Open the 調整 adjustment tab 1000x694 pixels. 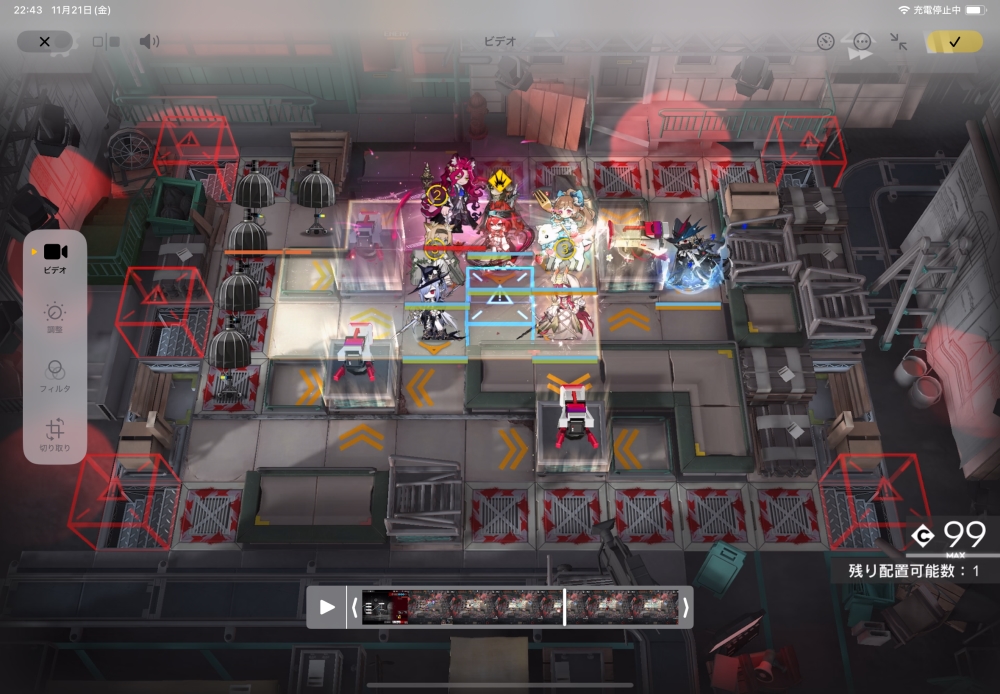click(x=55, y=319)
